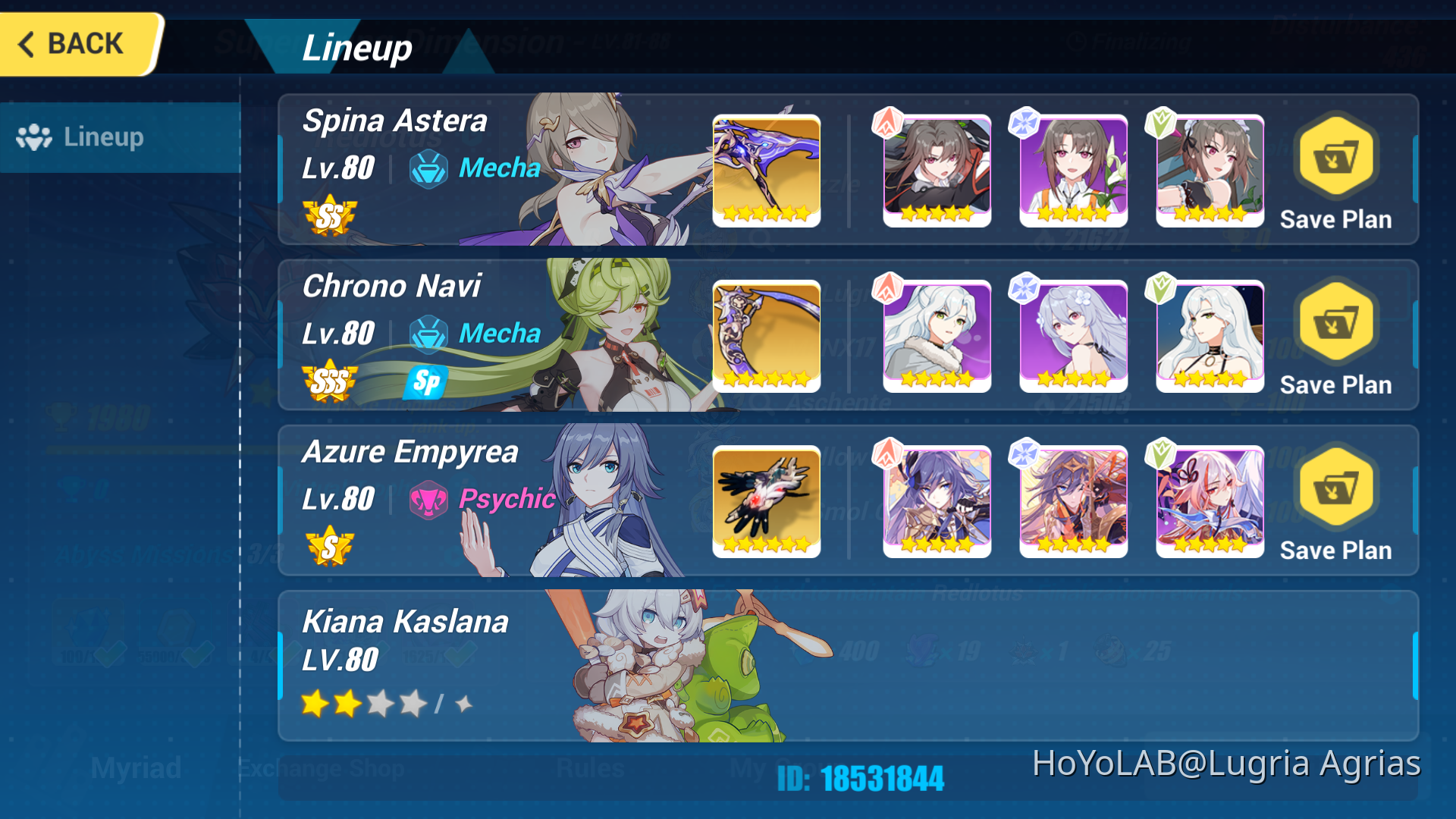
Task: Click the SSS rank badge under Chrono Navi
Action: (x=328, y=382)
